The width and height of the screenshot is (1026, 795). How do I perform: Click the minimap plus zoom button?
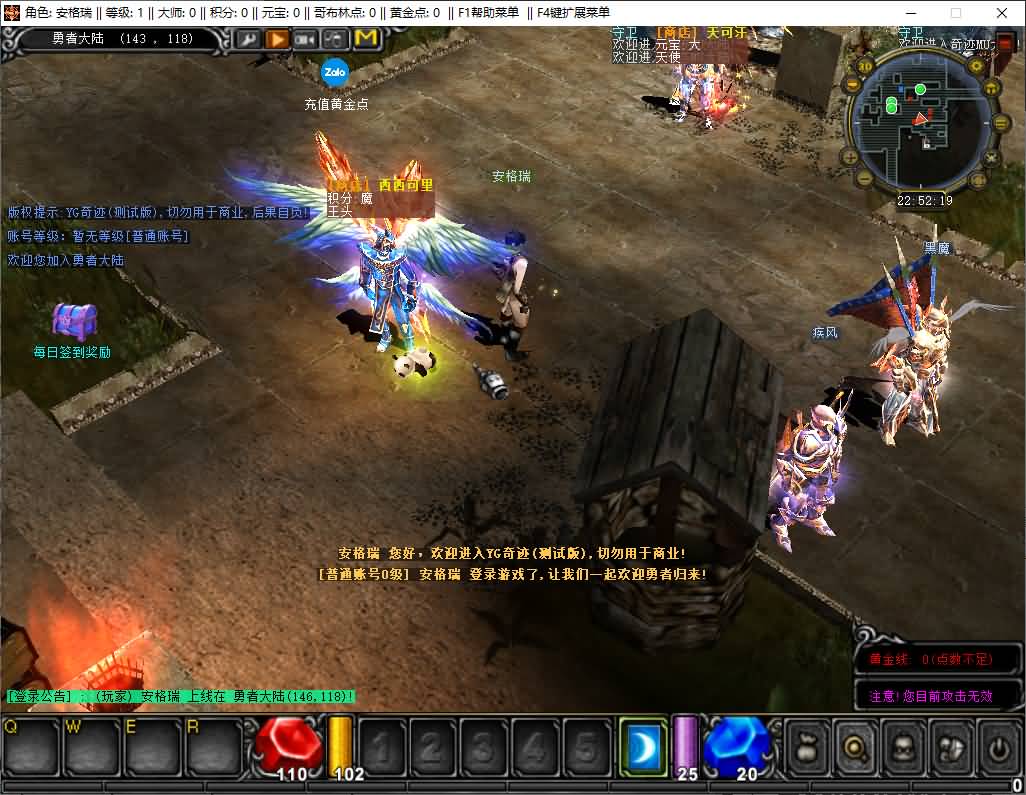coord(848,156)
